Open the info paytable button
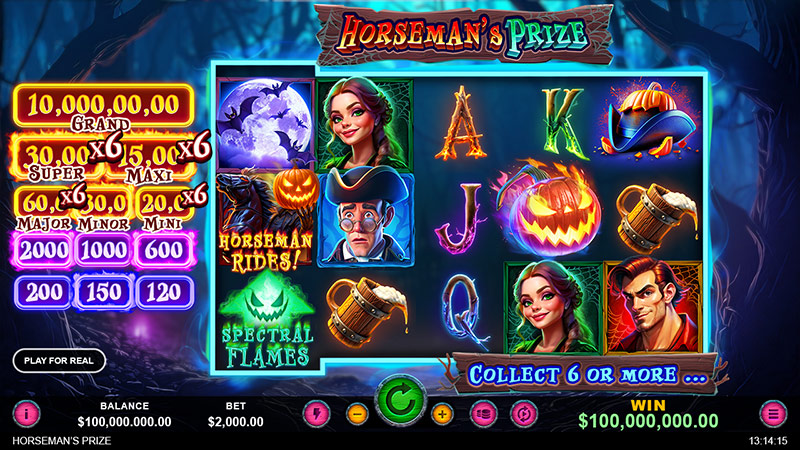 click(x=26, y=412)
